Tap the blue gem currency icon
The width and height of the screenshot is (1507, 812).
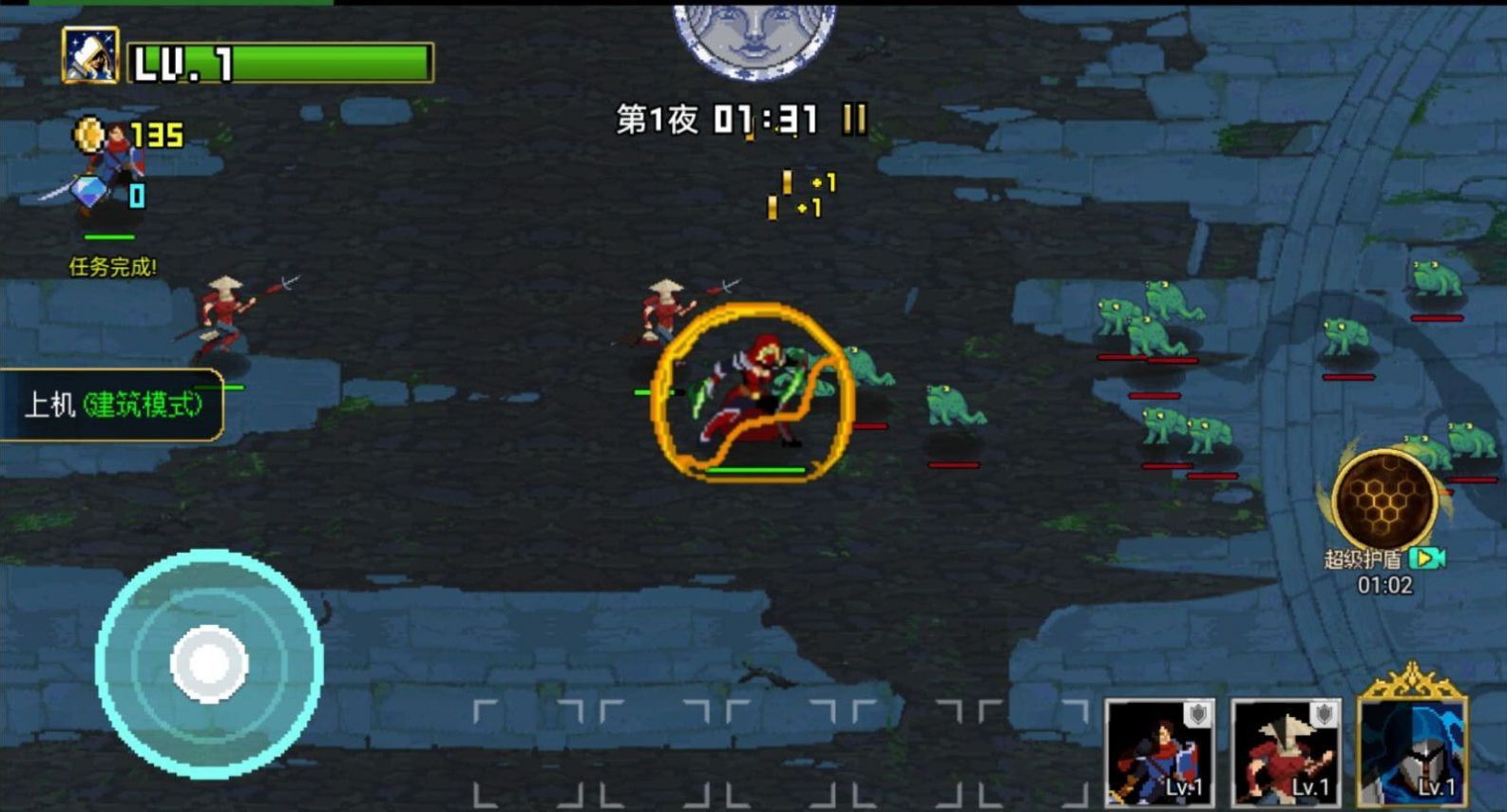[x=87, y=193]
